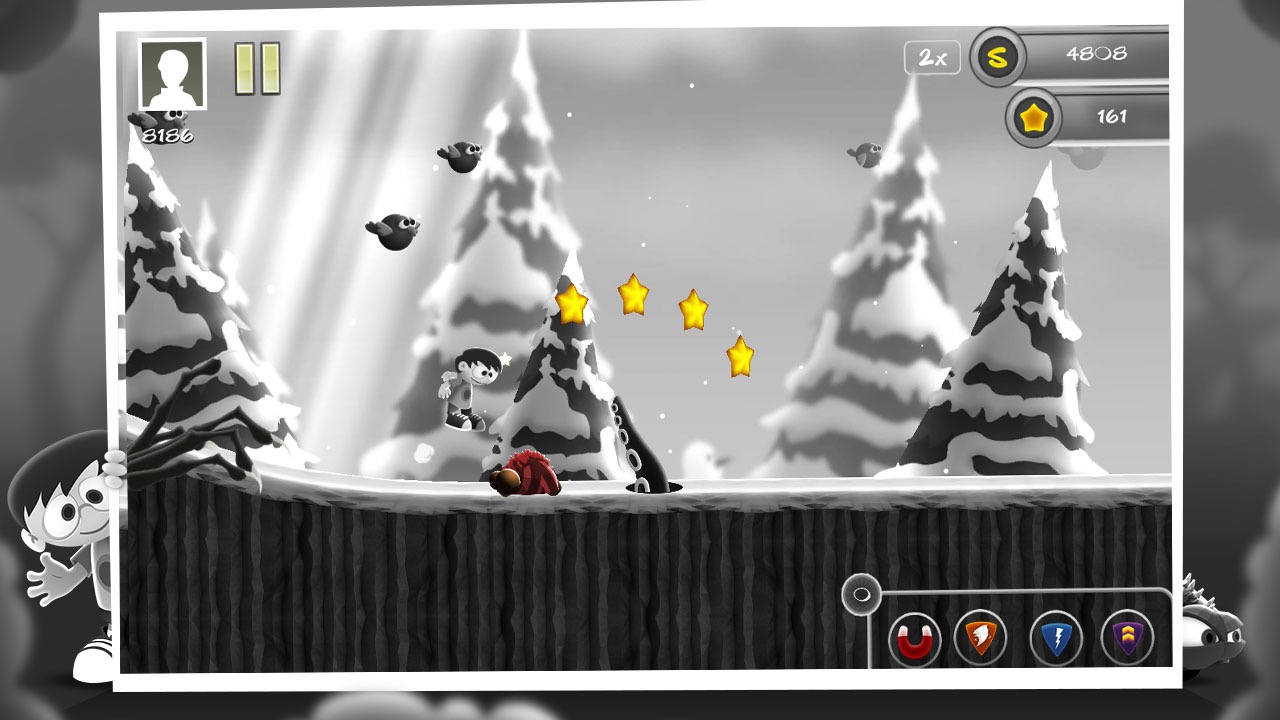
Task: Pause the game
Action: 257,69
